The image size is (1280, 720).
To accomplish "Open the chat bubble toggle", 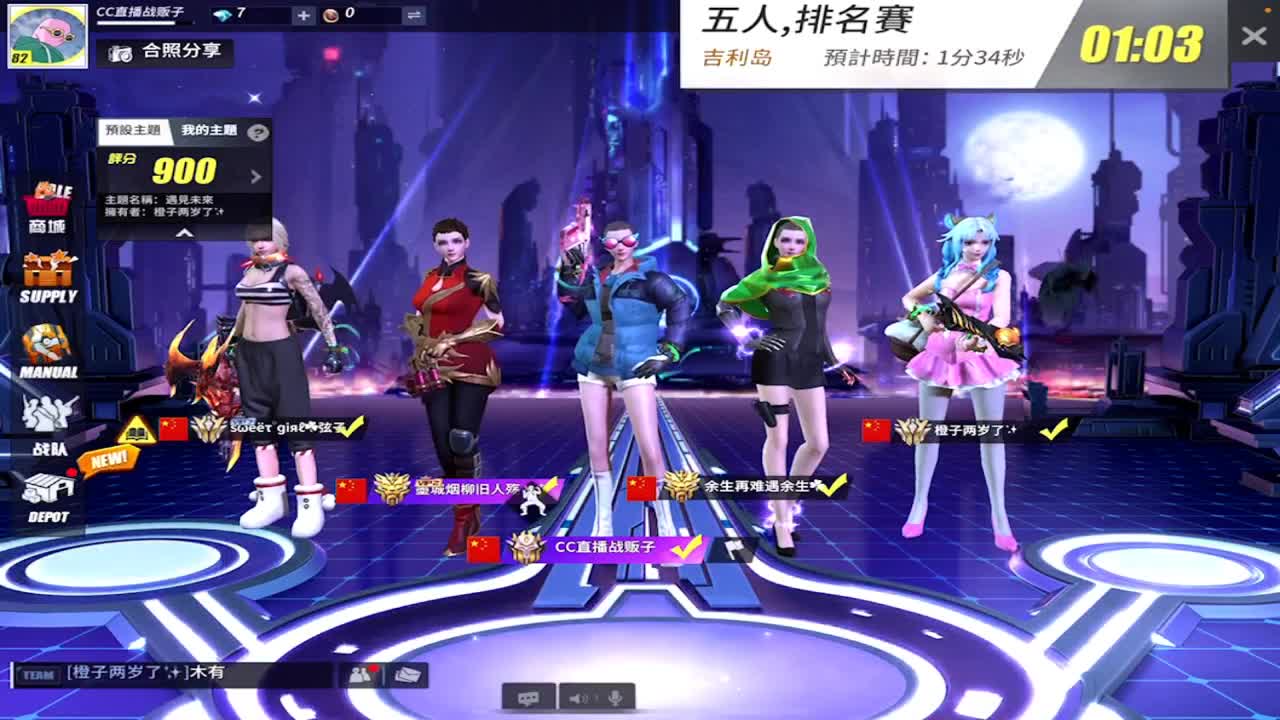I will click(x=530, y=700).
